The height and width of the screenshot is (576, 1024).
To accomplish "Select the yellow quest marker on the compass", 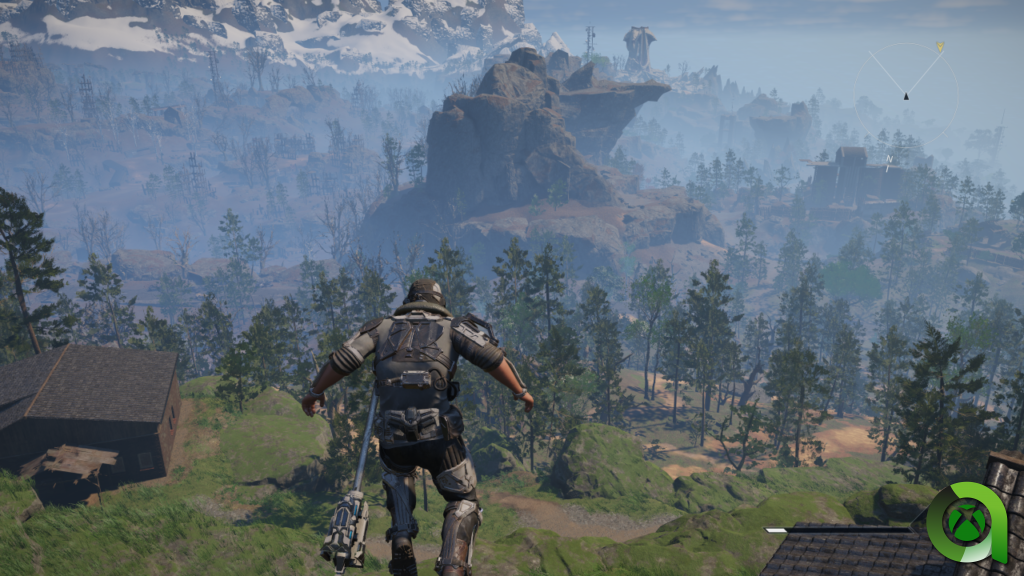I will tap(939, 46).
